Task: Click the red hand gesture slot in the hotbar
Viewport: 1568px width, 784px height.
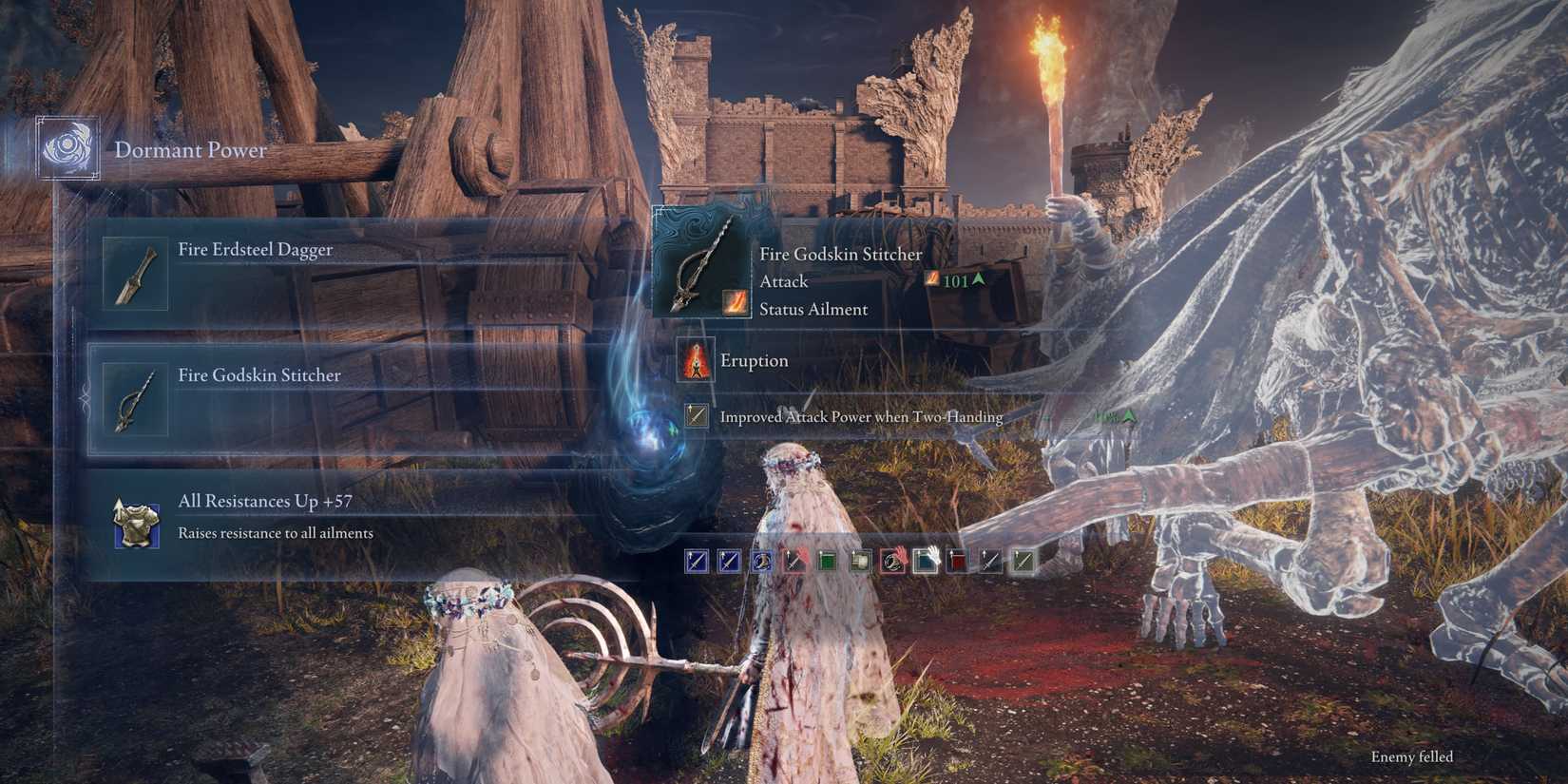Action: coord(893,561)
